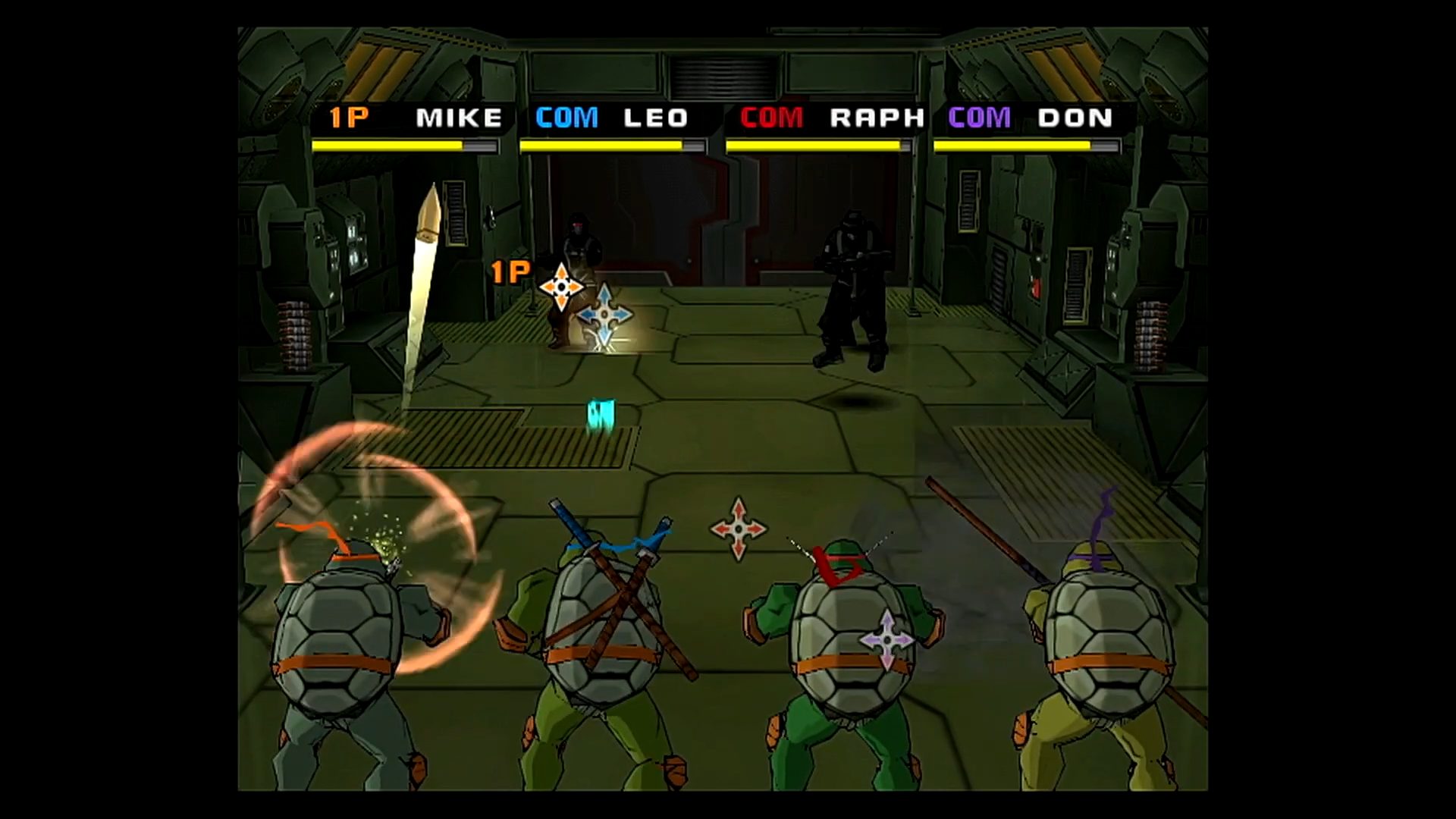Select the blue shuriken crosshair
Image resolution: width=1456 pixels, height=819 pixels.
(604, 314)
